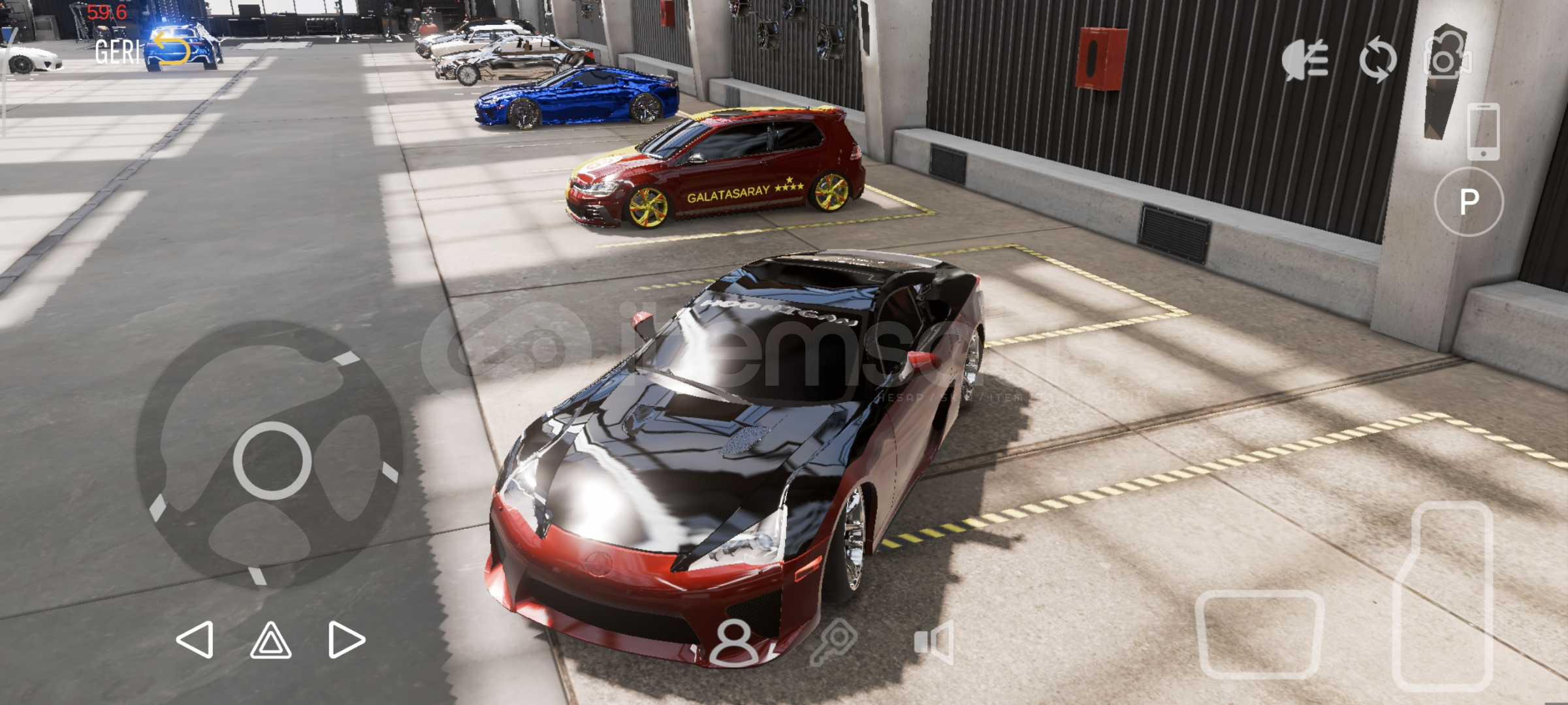Open the smartphone menu
This screenshot has height=705, width=1568.
pos(1482,131)
